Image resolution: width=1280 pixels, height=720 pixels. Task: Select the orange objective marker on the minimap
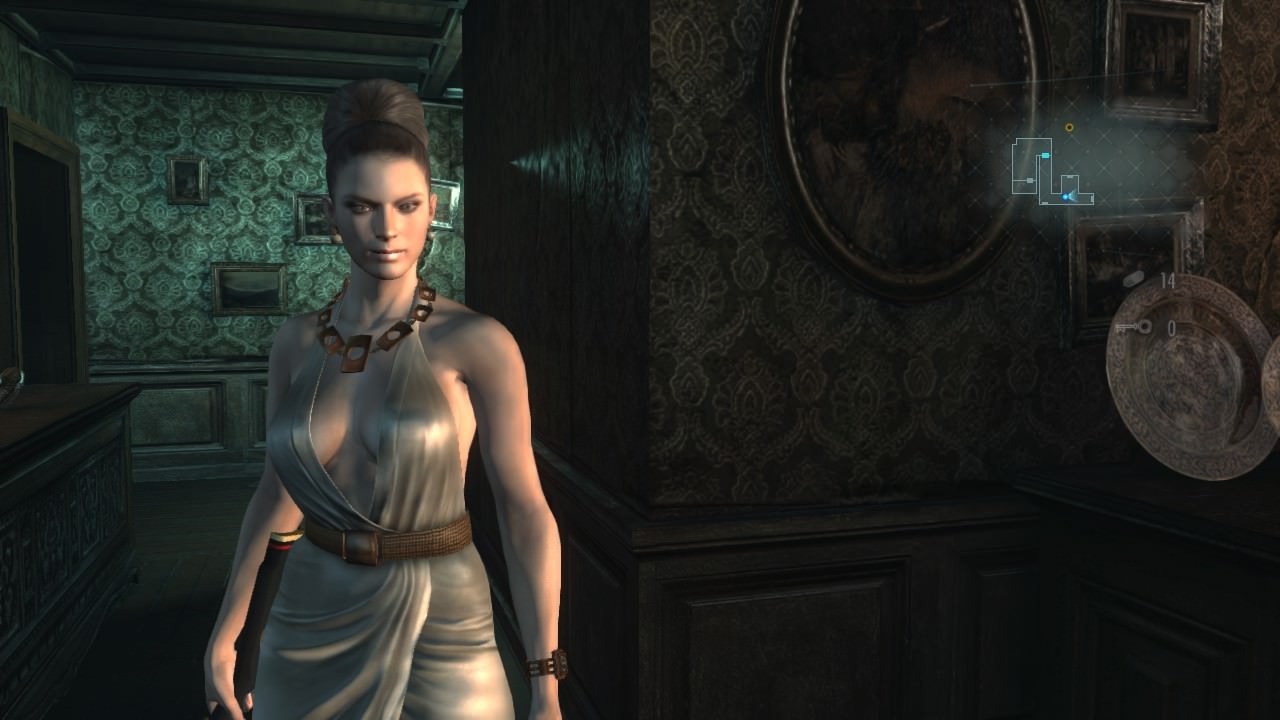[1069, 128]
